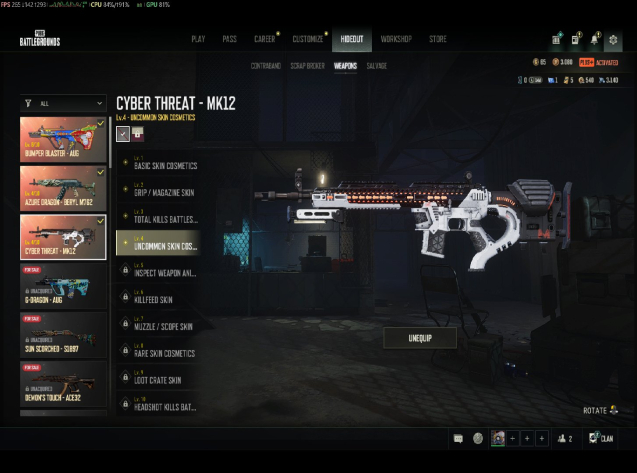Viewport: 637px width, 473px height.
Task: Switch to the Customize menu
Action: click(x=308, y=39)
